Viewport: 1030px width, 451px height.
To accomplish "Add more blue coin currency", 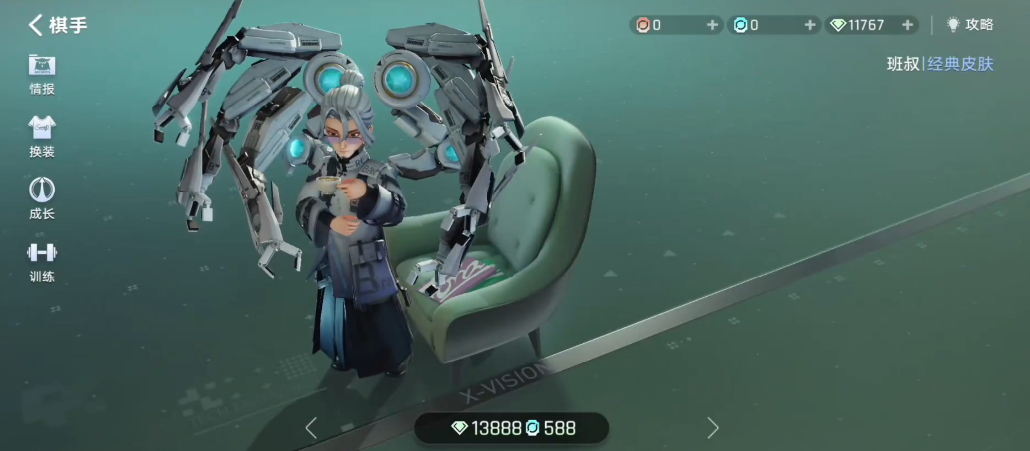I will pos(810,25).
